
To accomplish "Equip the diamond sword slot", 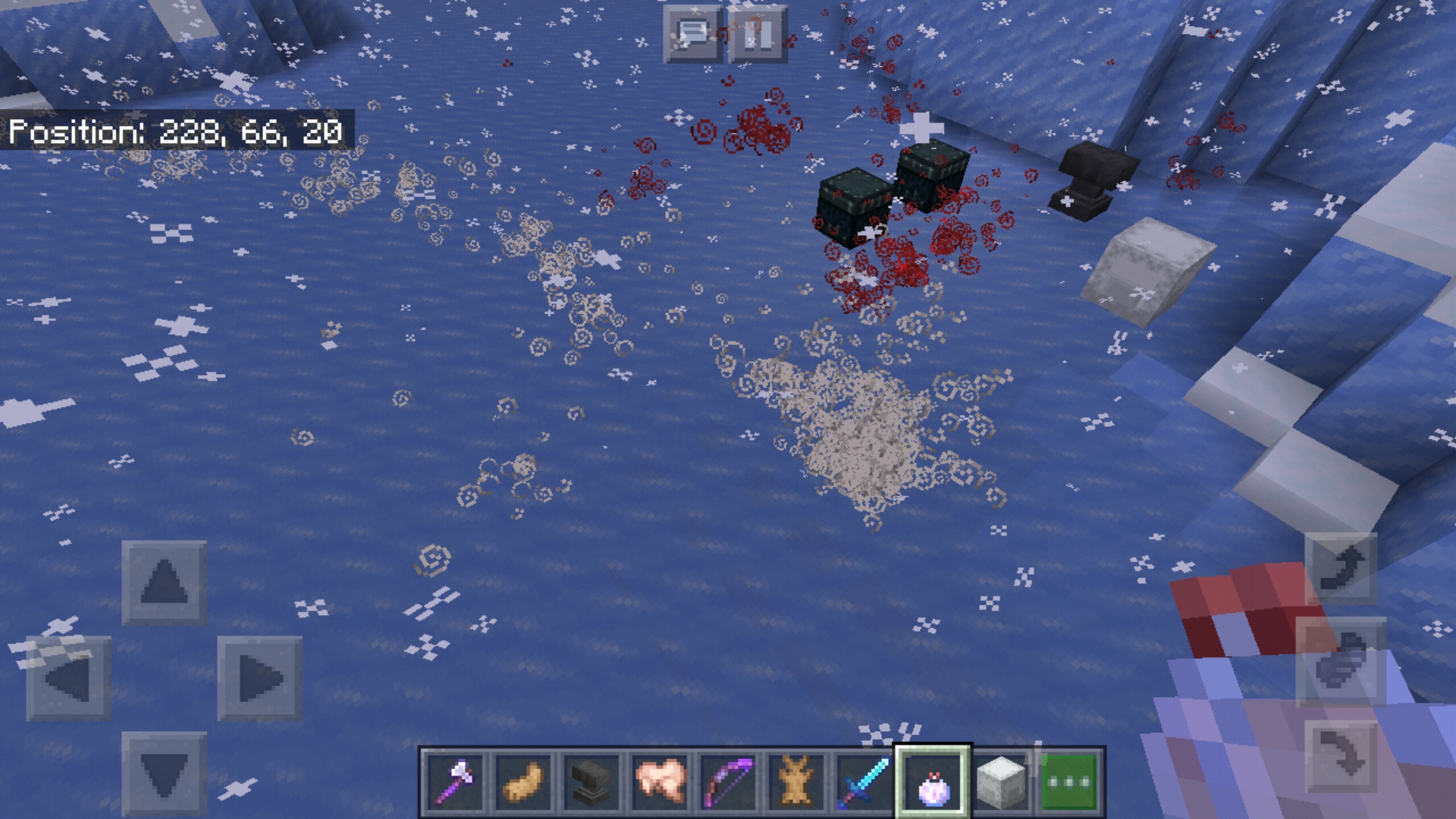I will pyautogui.click(x=864, y=782).
